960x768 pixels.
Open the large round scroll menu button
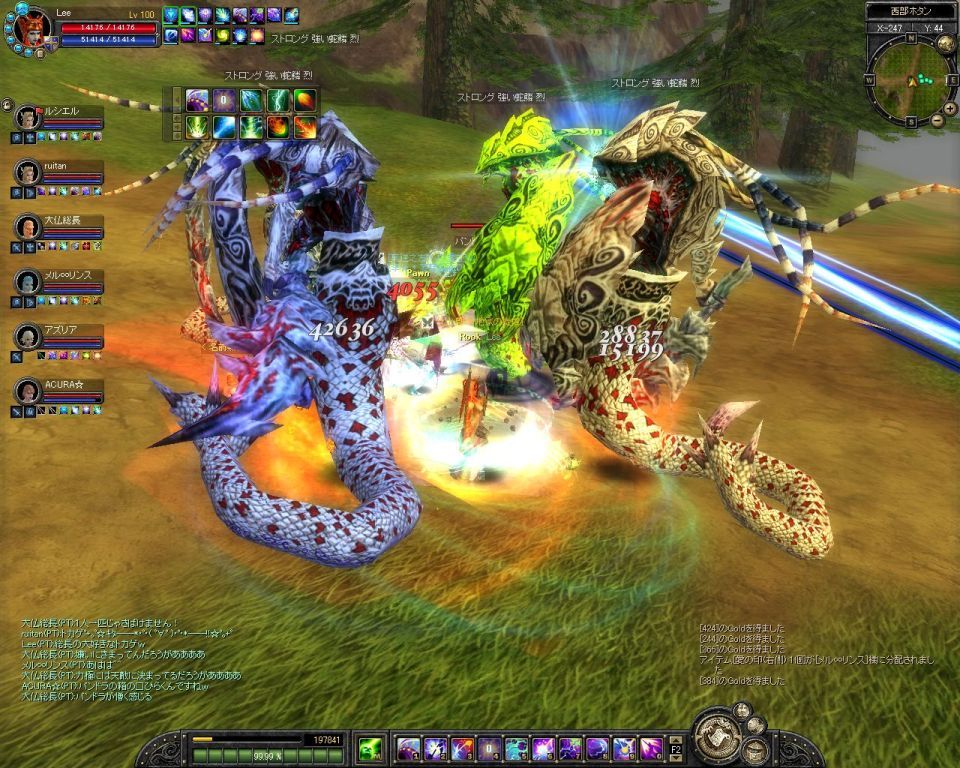click(717, 737)
